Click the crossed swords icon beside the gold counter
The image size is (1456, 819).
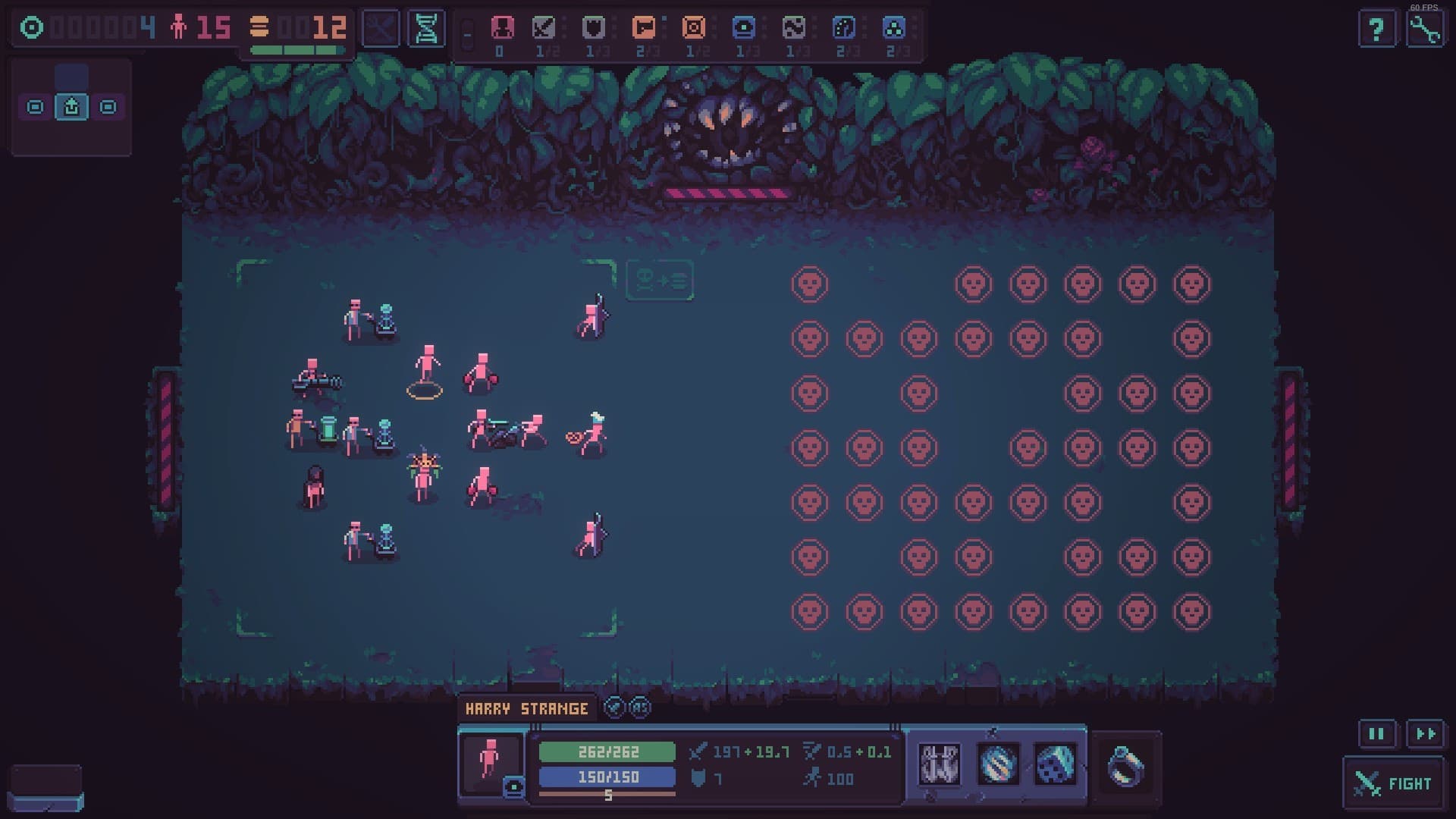[x=381, y=27]
